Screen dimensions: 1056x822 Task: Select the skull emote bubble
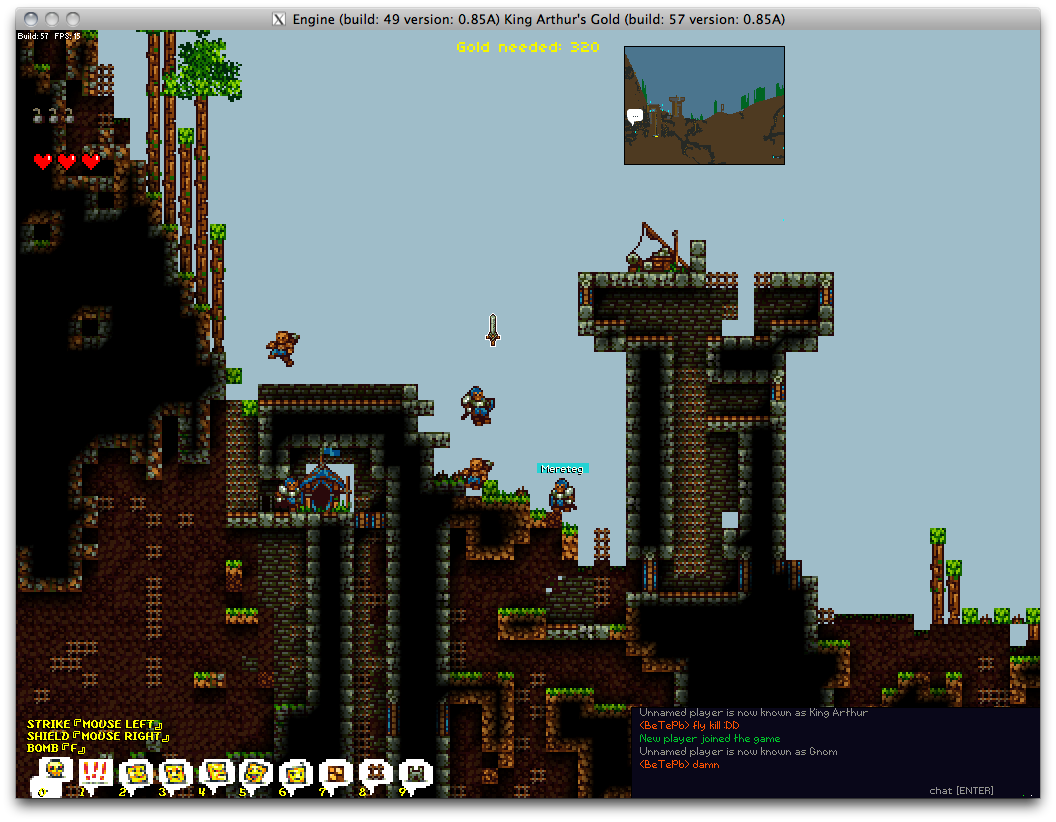56,771
